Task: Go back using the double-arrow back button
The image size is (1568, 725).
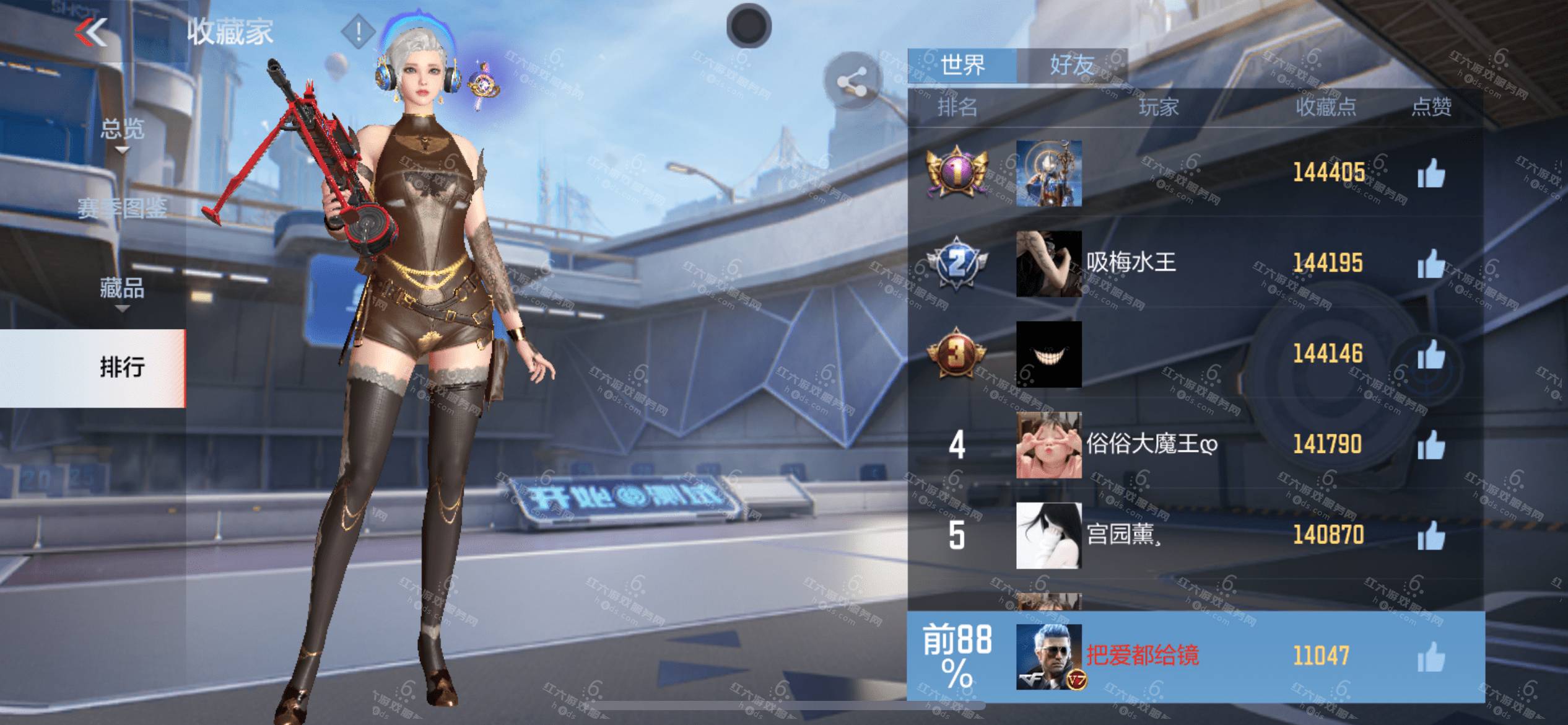Action: click(x=92, y=32)
